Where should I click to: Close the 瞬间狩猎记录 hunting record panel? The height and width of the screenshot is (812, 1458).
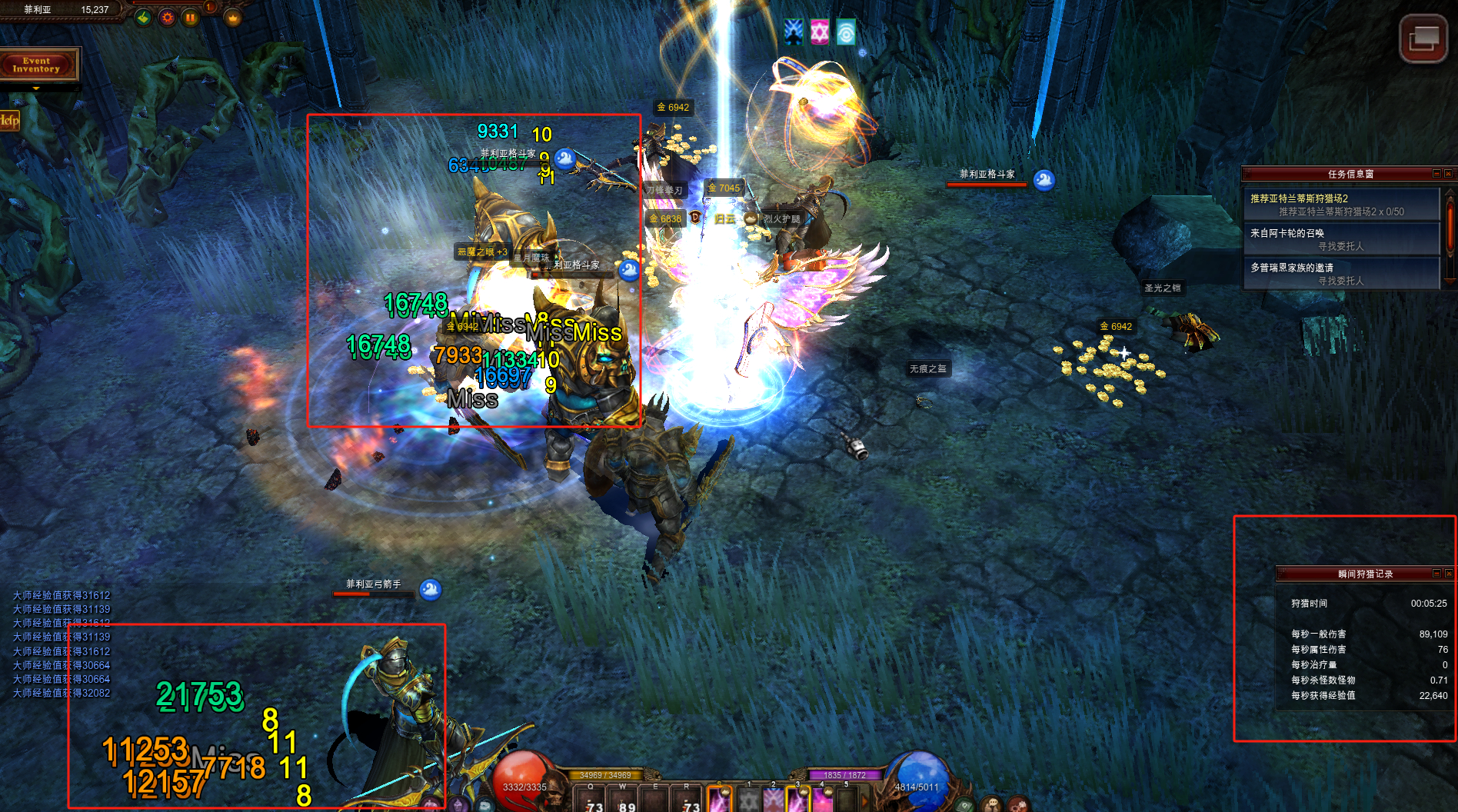pos(1448,574)
